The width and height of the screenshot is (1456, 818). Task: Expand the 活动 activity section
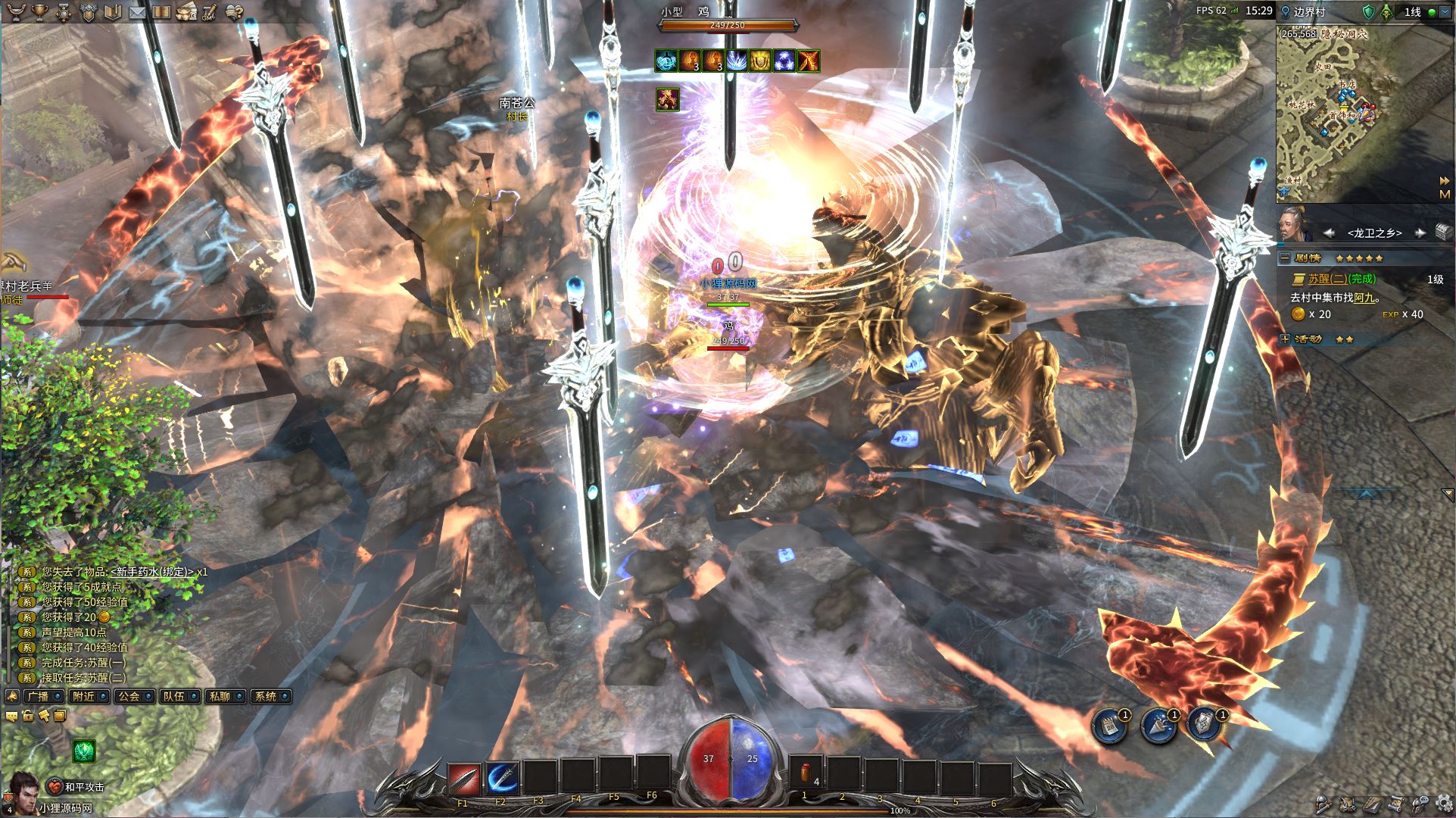coord(1285,339)
